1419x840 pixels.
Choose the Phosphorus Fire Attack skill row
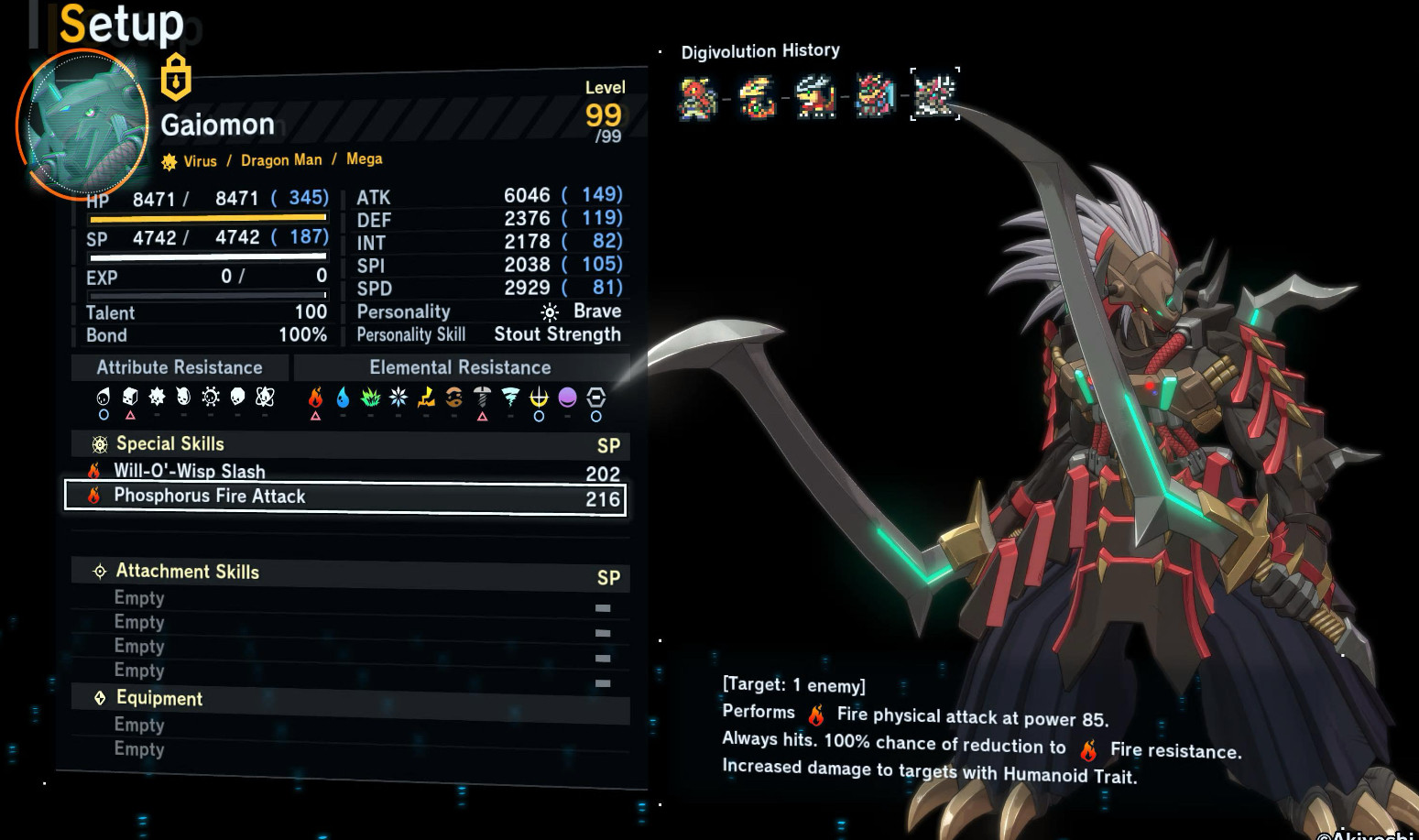[x=344, y=496]
